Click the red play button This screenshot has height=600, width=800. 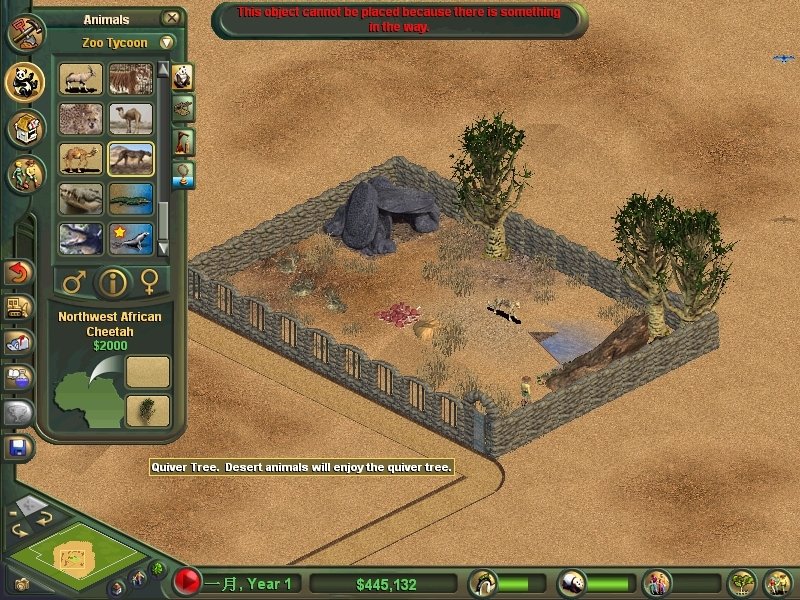tap(186, 582)
